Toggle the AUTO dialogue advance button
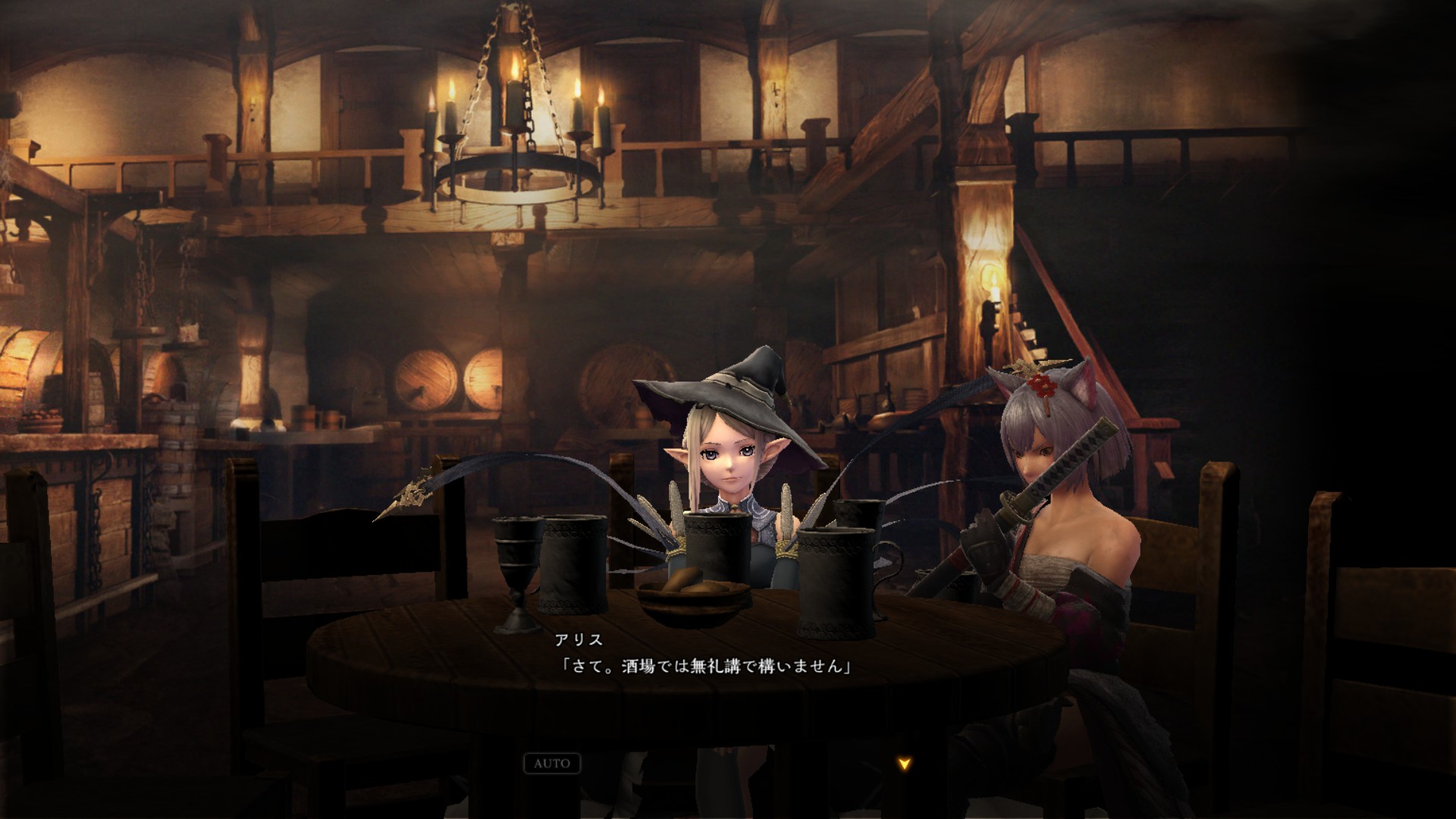 point(552,764)
